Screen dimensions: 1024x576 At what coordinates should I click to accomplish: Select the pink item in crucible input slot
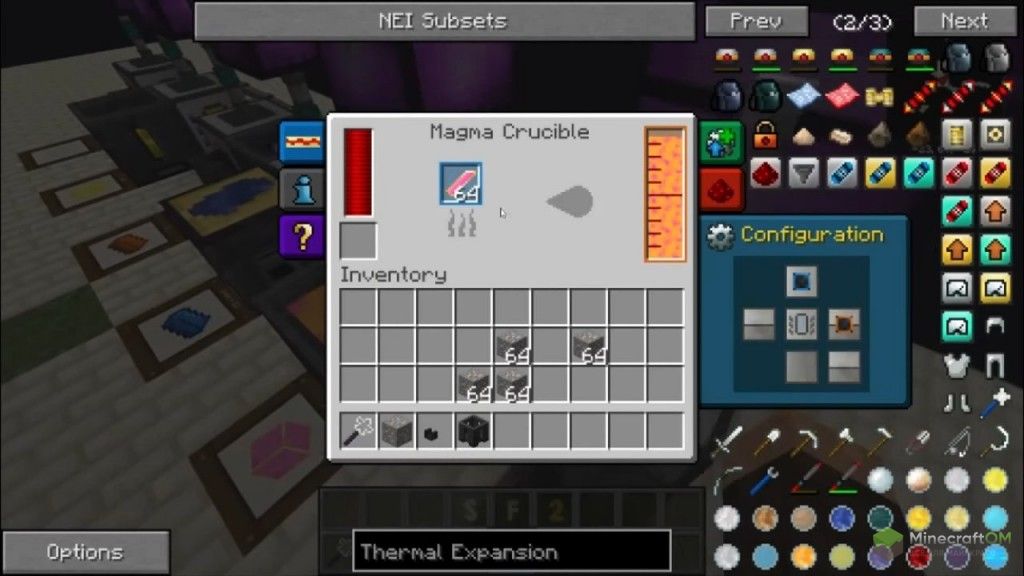tap(461, 184)
